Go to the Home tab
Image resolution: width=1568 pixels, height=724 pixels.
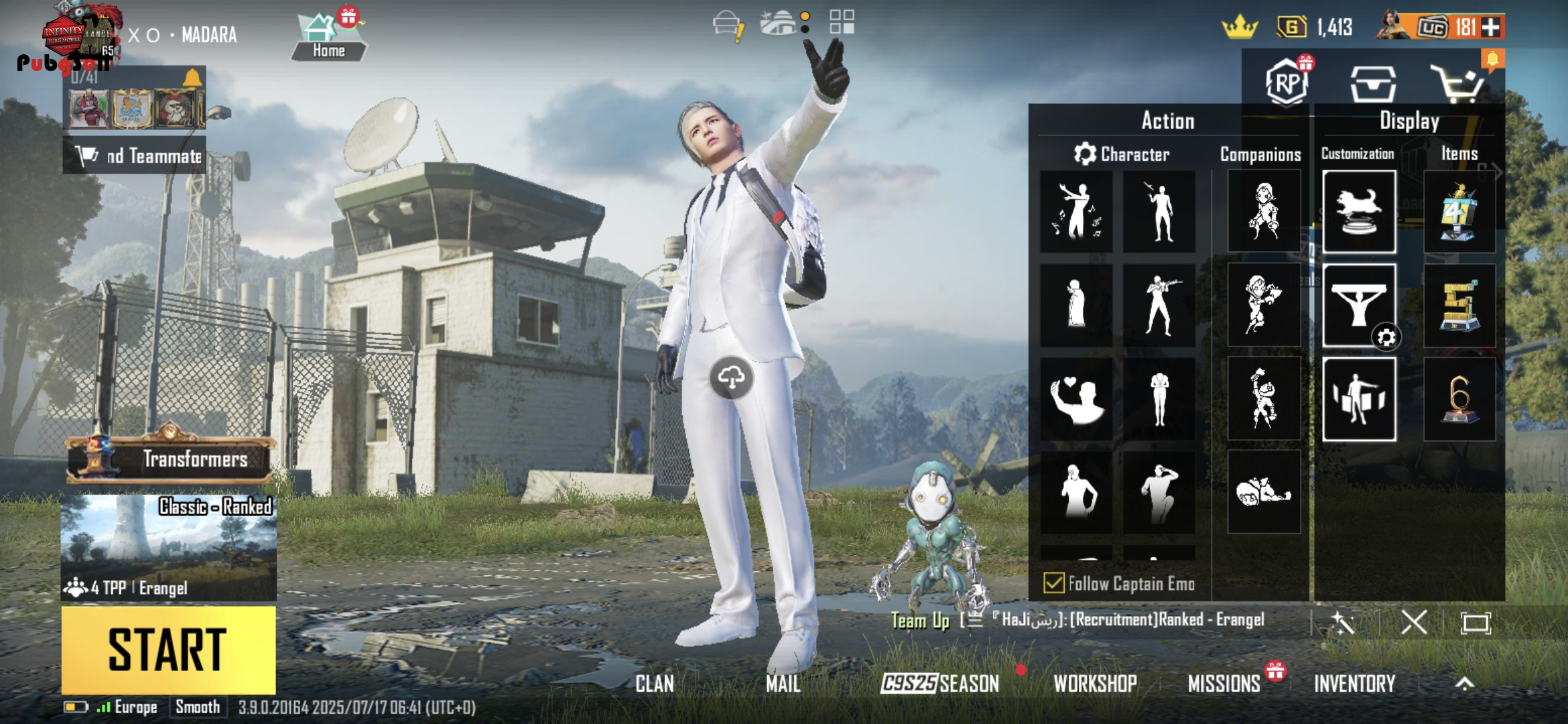point(328,38)
